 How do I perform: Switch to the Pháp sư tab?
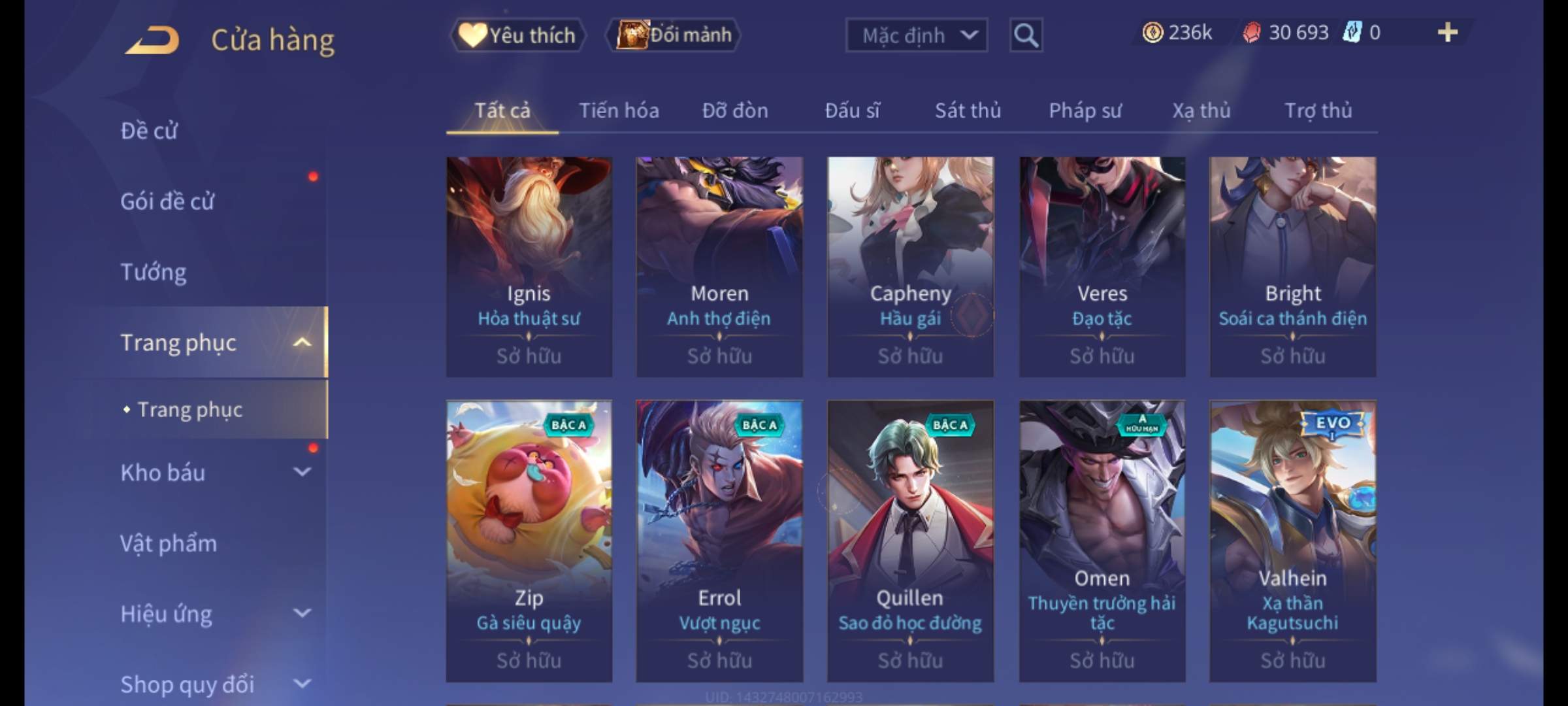(1085, 110)
